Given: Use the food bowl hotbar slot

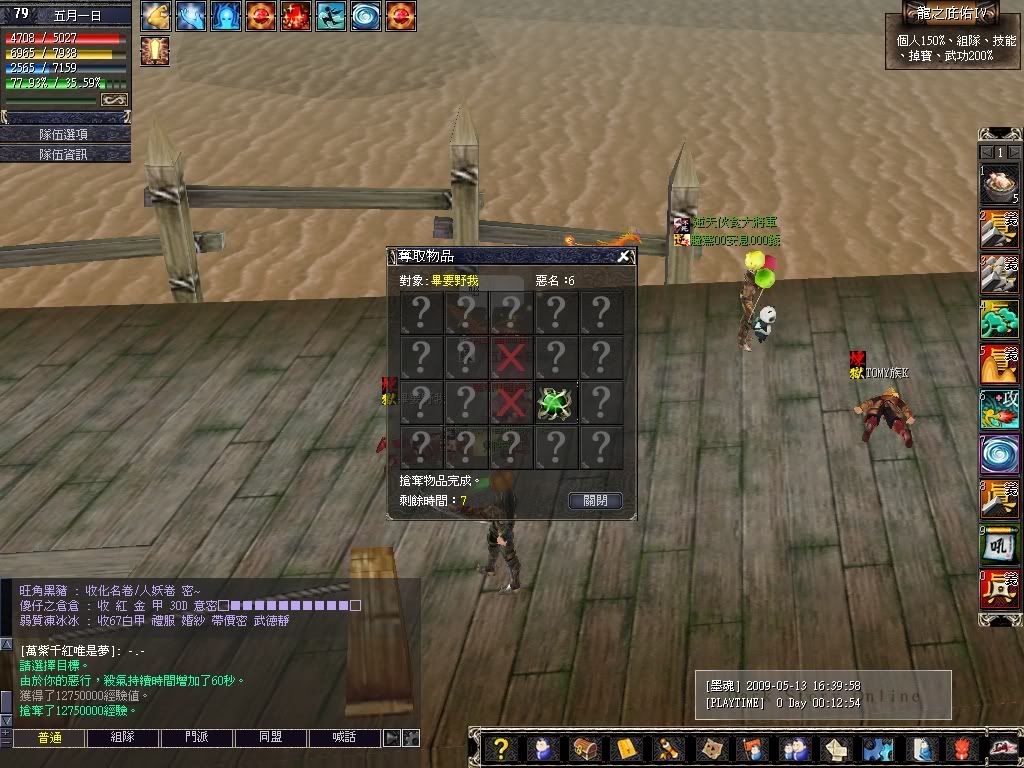Looking at the screenshot, I should click(x=999, y=185).
